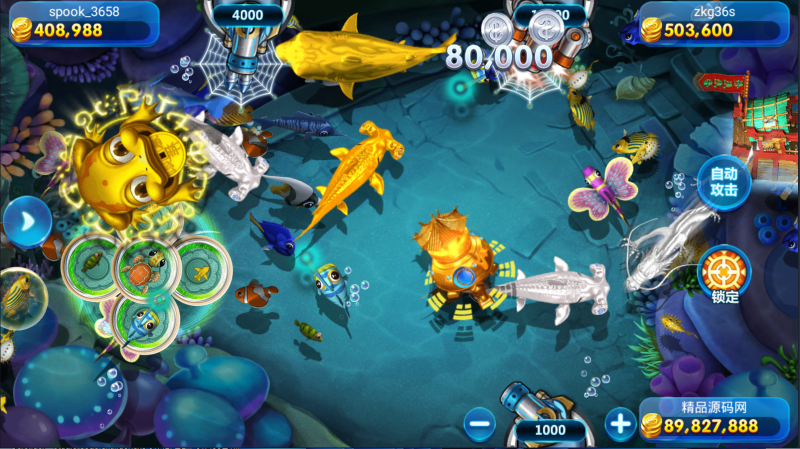
Task: Increase bet with the plus button
Action: [621, 424]
